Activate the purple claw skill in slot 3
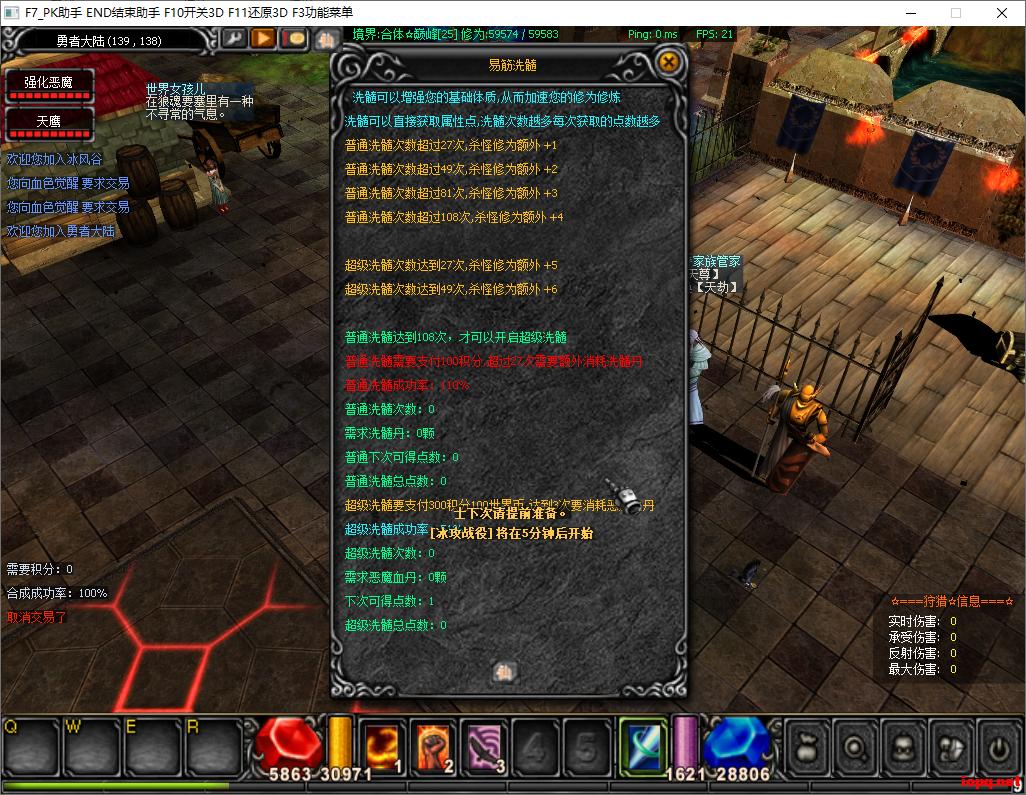The image size is (1026, 795). pyautogui.click(x=486, y=746)
